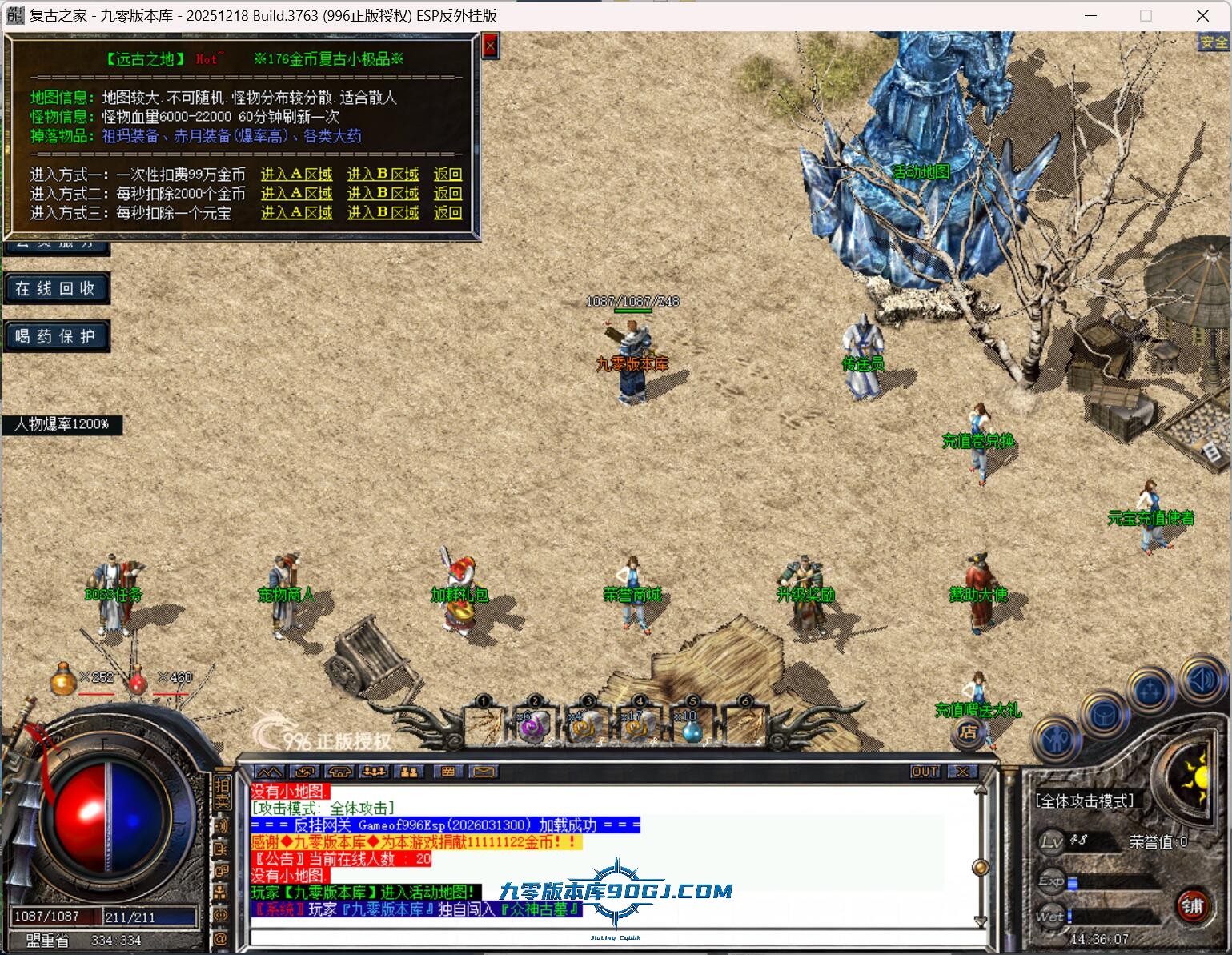
Task: Choose 进入B区域 for the 每秒扣除2000个金币 method
Action: [383, 194]
